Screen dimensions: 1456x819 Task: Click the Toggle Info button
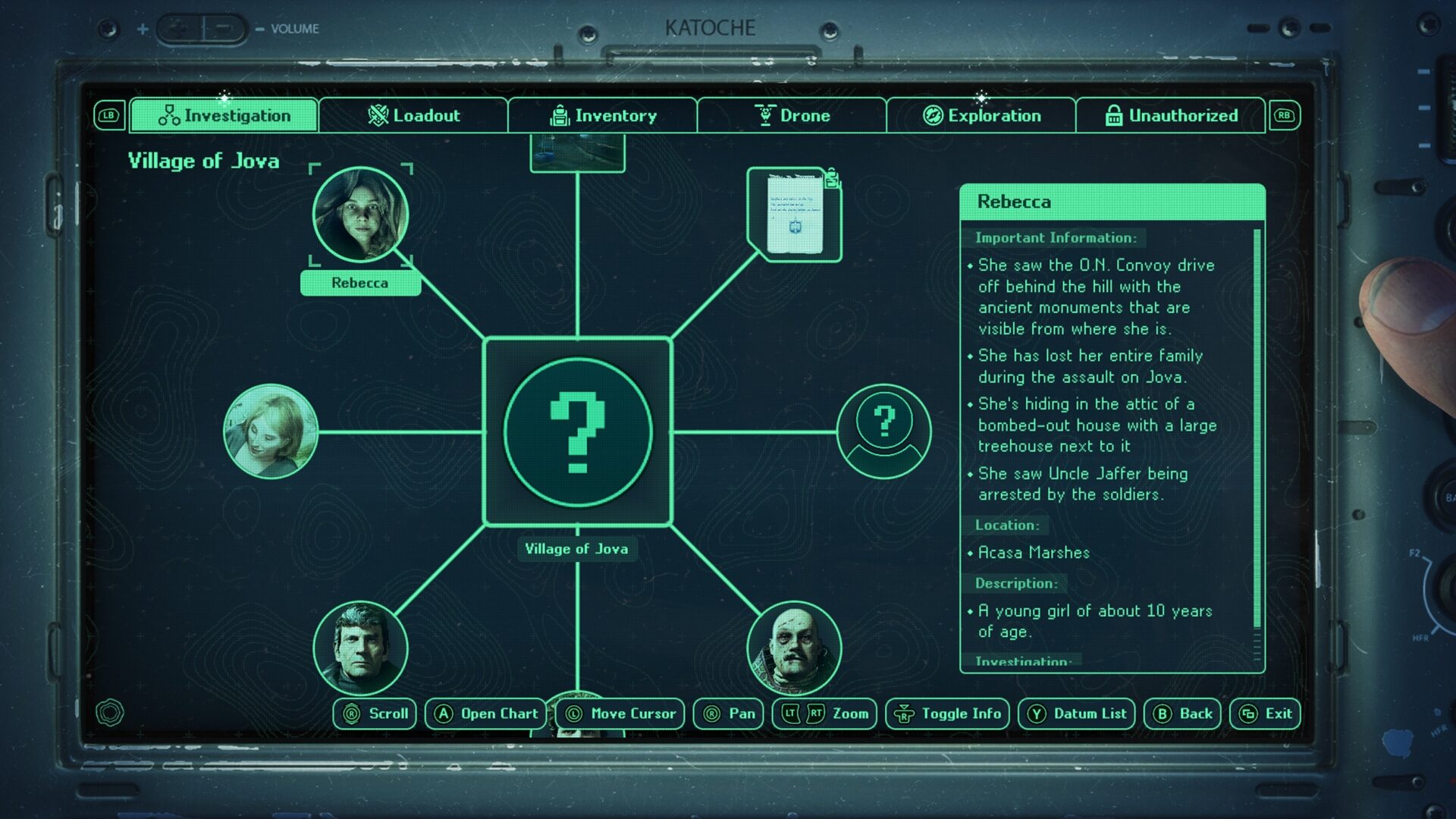pyautogui.click(x=947, y=714)
